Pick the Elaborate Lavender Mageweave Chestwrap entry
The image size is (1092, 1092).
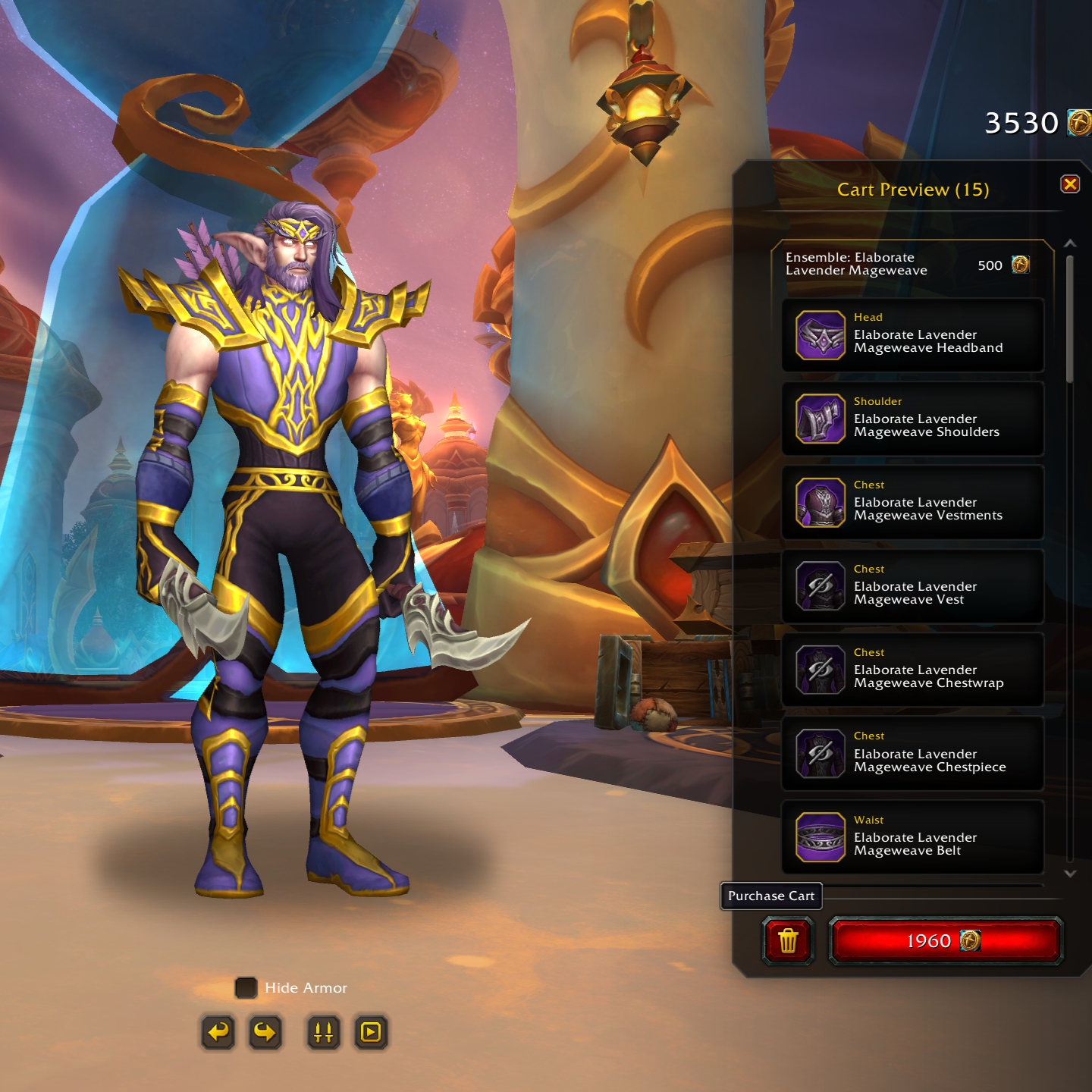(x=912, y=670)
